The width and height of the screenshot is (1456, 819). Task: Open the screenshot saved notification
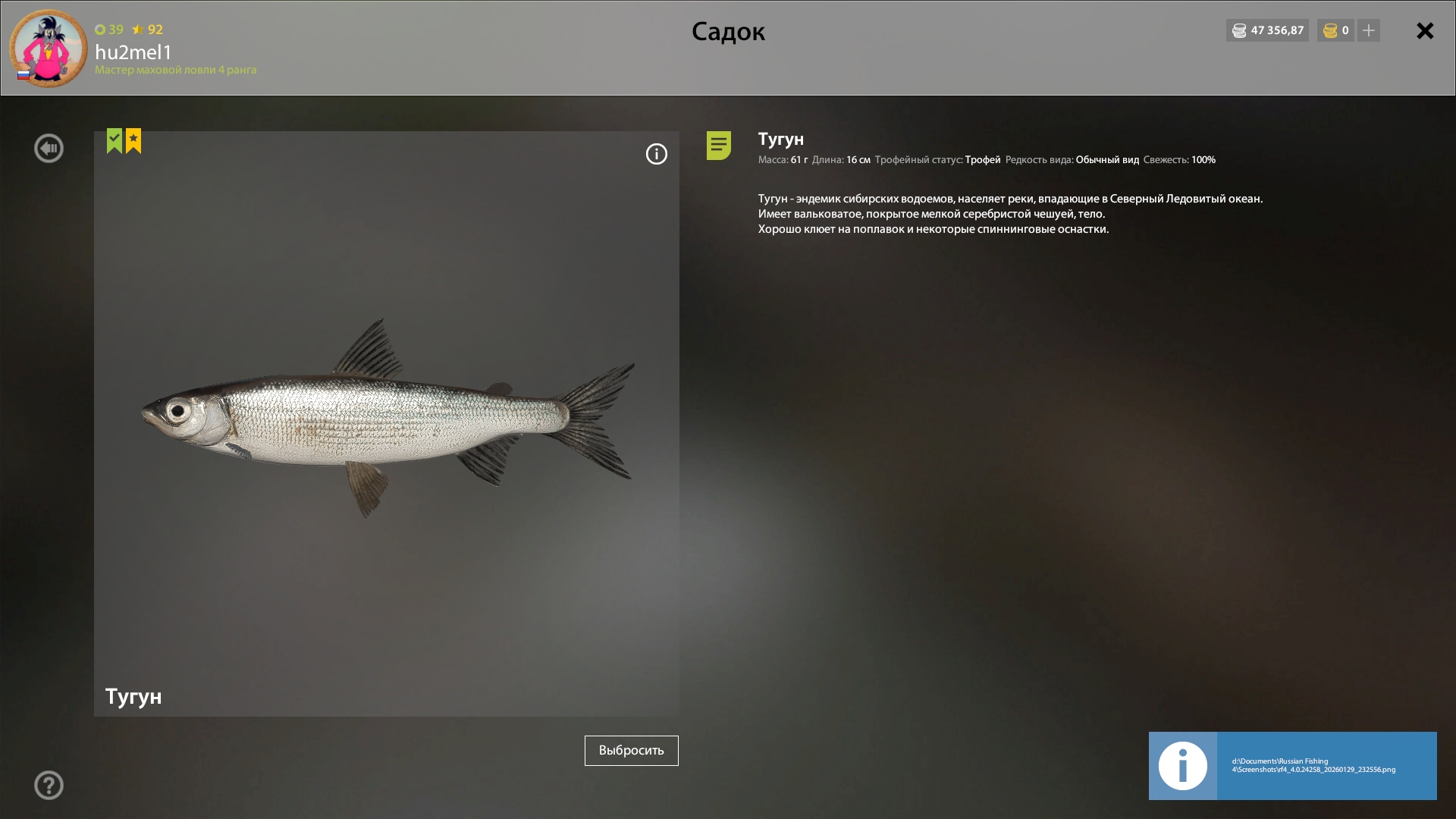point(1292,766)
